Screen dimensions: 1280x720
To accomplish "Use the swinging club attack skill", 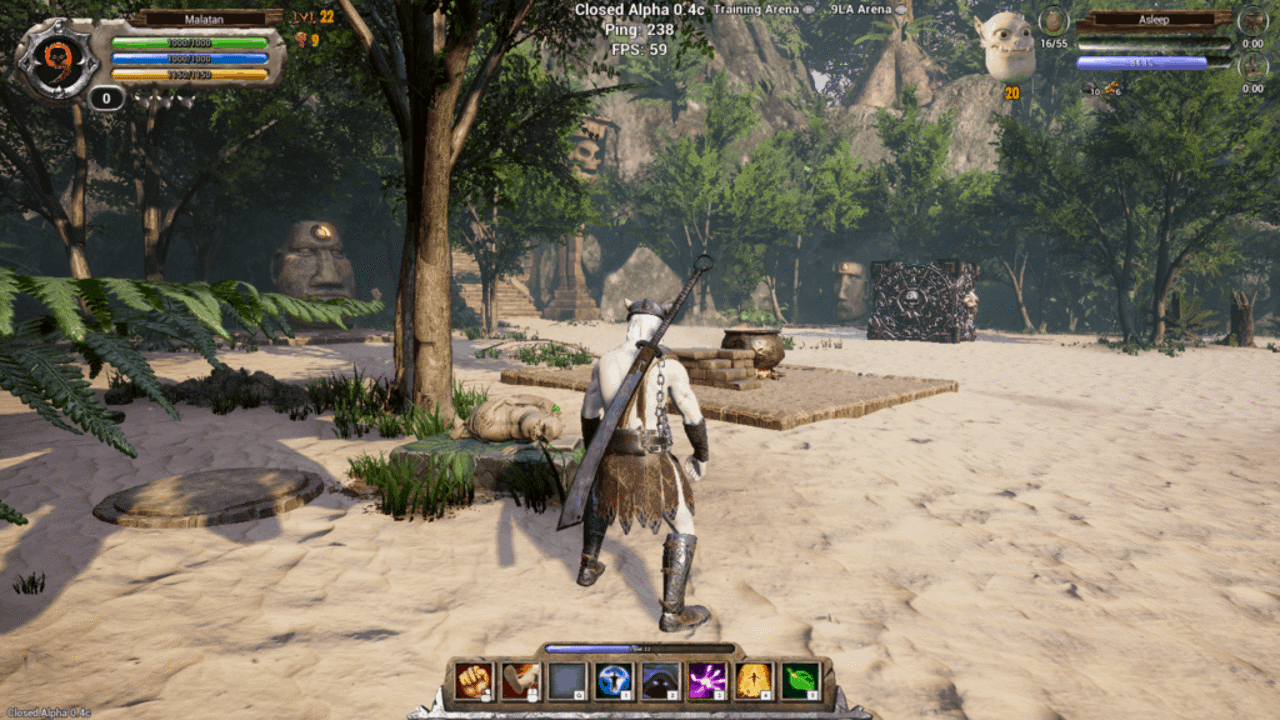I will (521, 681).
